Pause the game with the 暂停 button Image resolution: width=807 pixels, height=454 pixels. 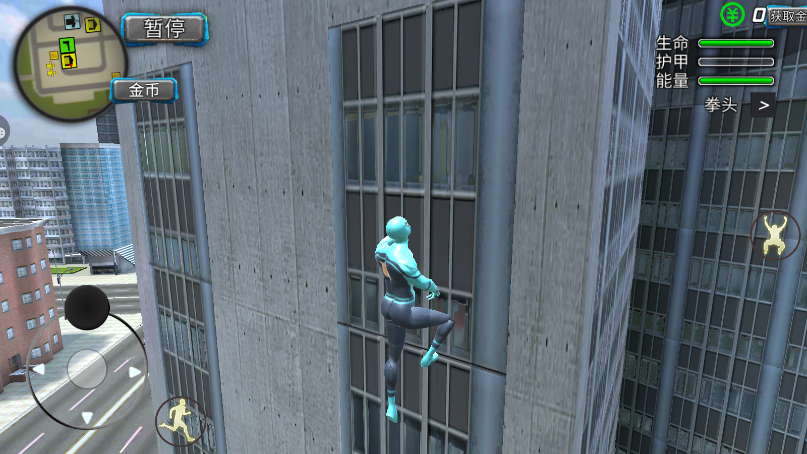pyautogui.click(x=164, y=28)
